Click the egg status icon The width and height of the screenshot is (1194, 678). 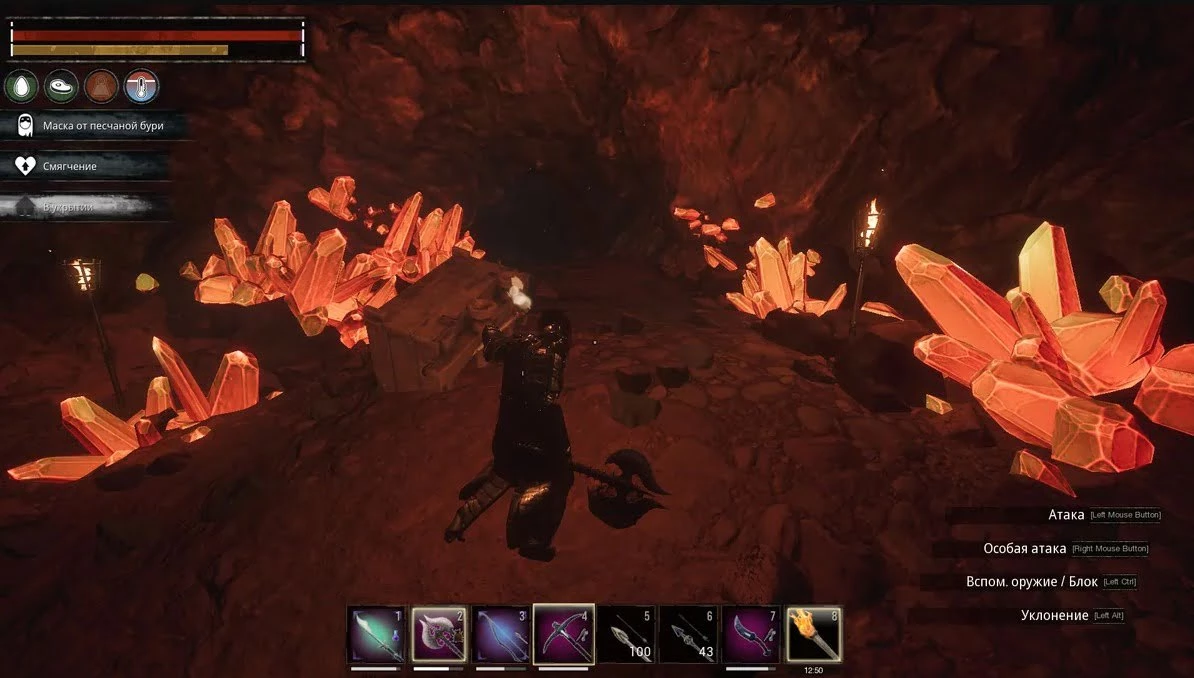[22, 86]
